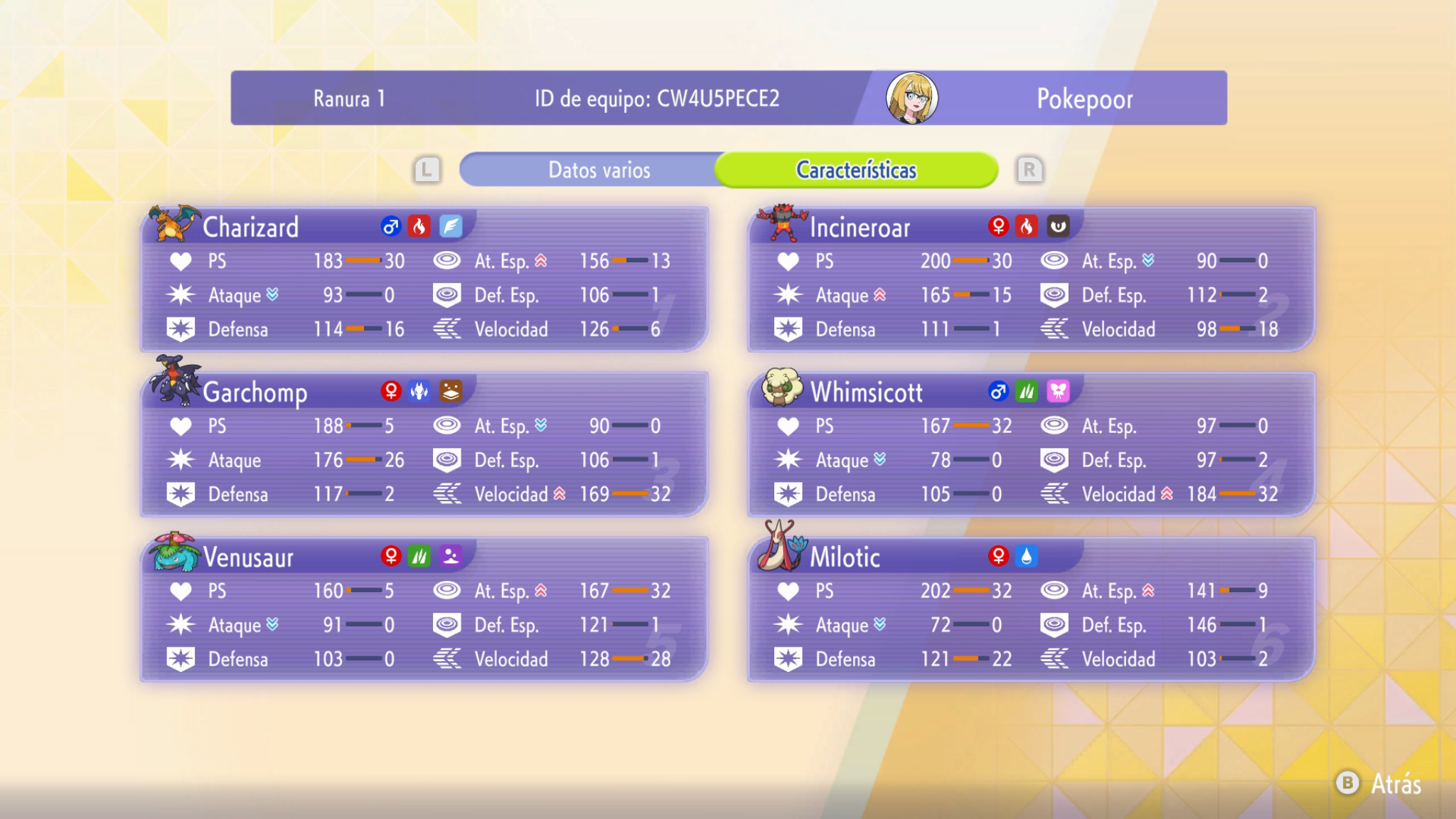Click the heart PS icon on Milotic's card

click(789, 591)
